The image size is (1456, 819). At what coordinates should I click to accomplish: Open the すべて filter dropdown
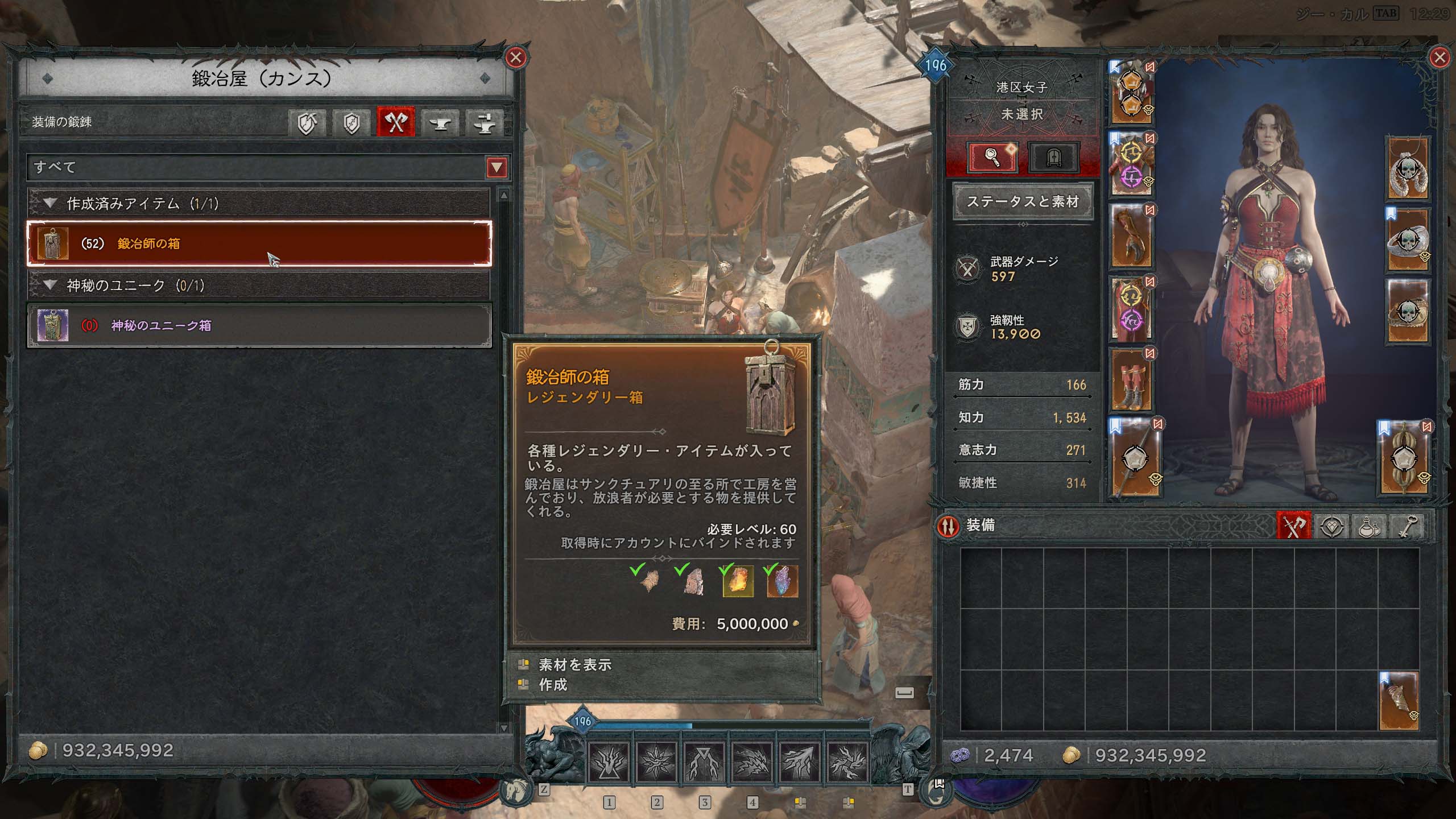[497, 167]
